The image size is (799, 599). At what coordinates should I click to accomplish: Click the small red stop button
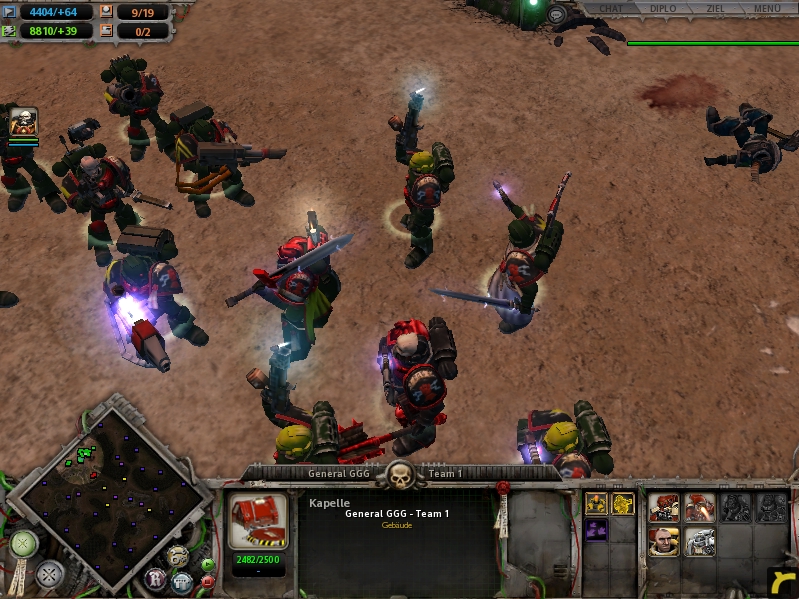(207, 582)
